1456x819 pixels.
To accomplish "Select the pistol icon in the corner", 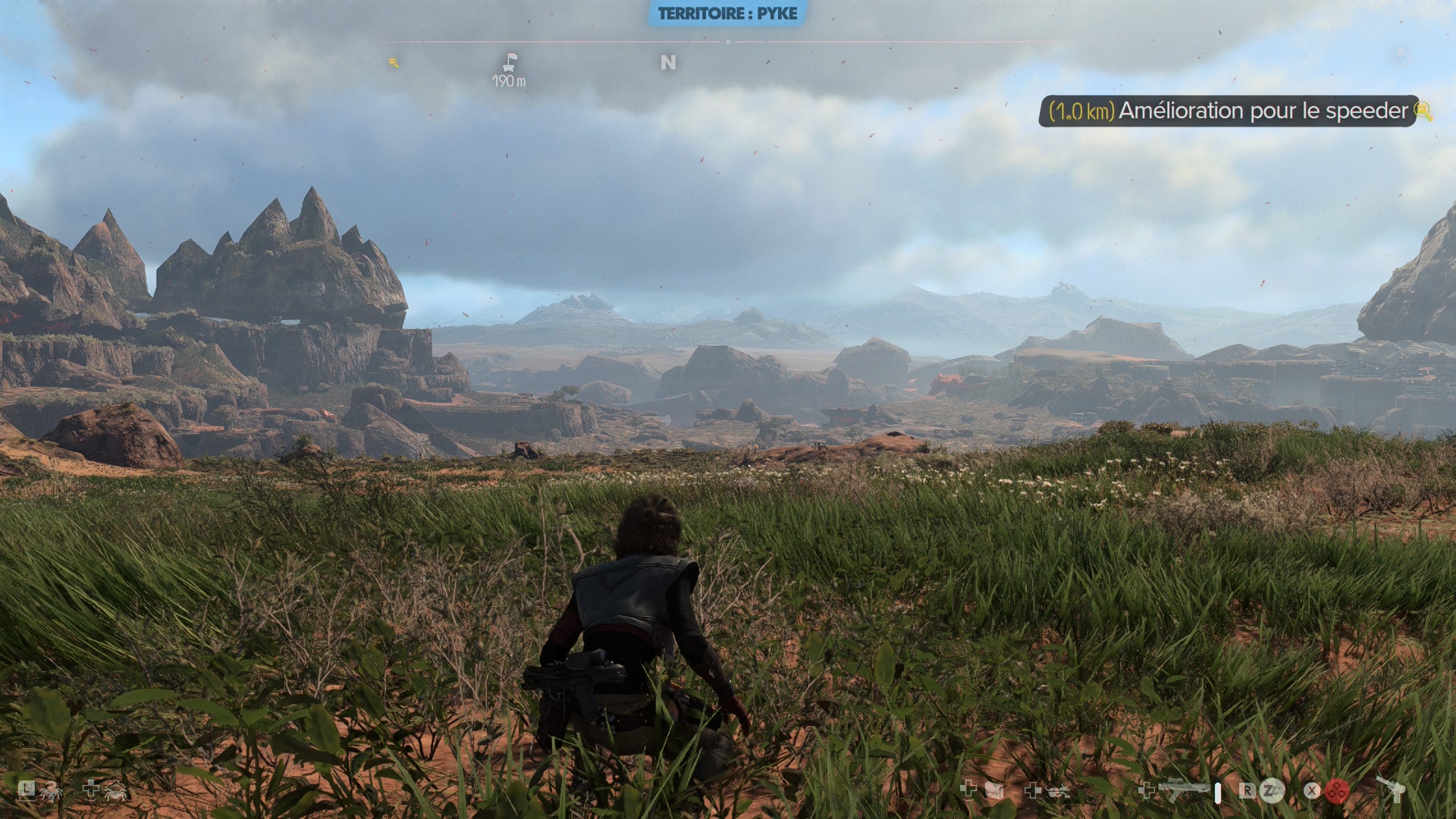I will click(x=1392, y=789).
